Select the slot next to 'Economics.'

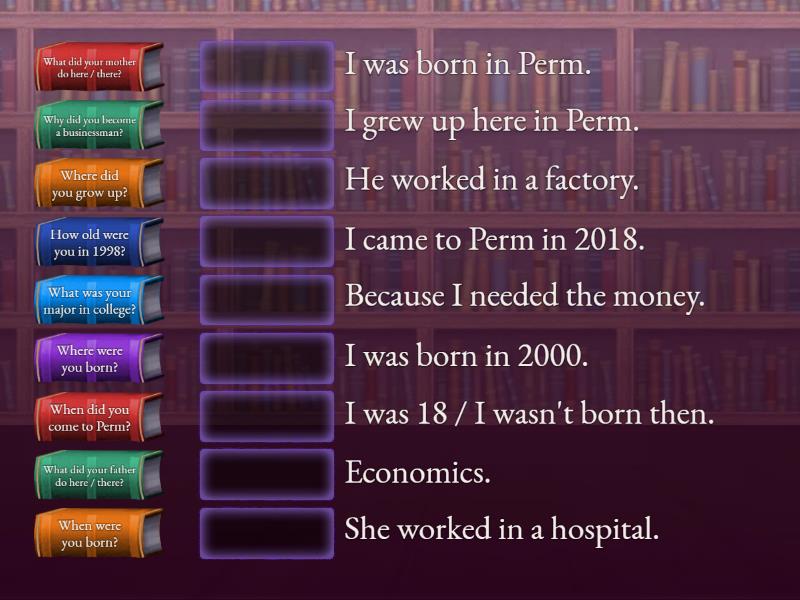pyautogui.click(x=267, y=474)
